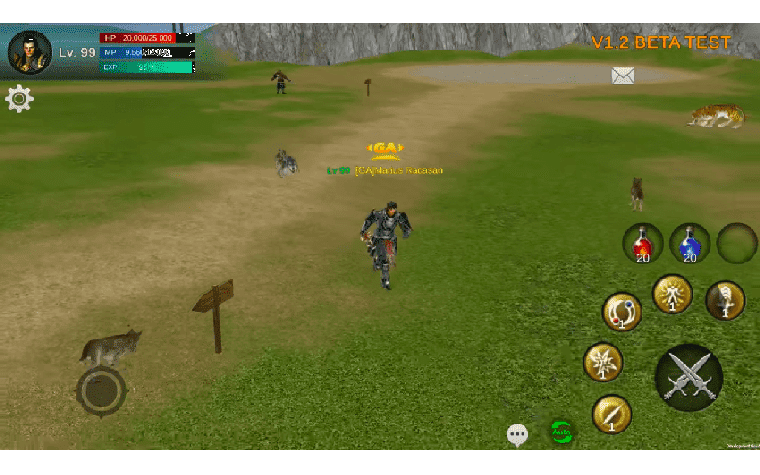Tap the character portrait avatar
This screenshot has width=760, height=475.
click(x=30, y=52)
